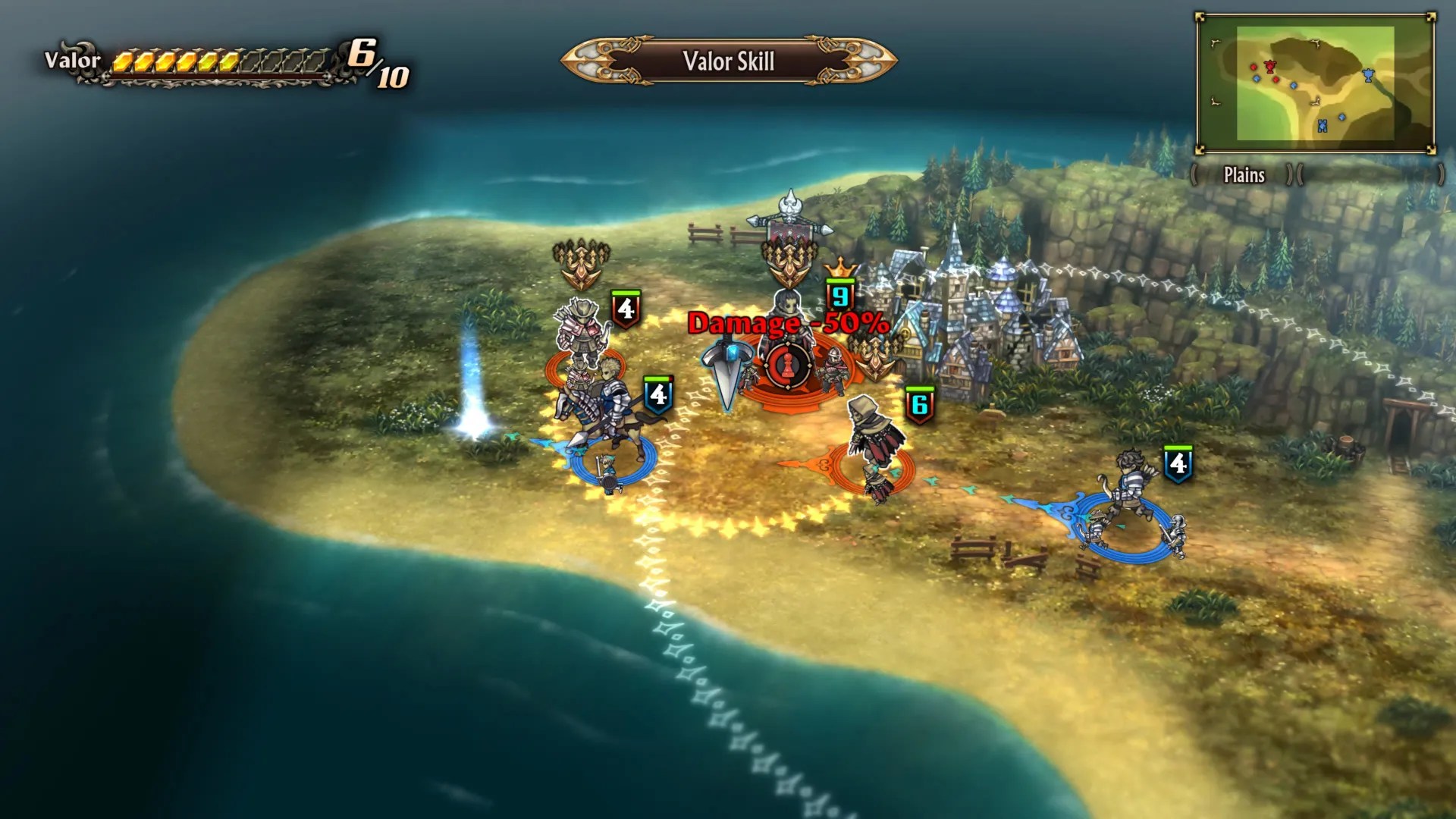Click the level 9 badge on the enemy leader
The width and height of the screenshot is (1456, 819).
(840, 296)
